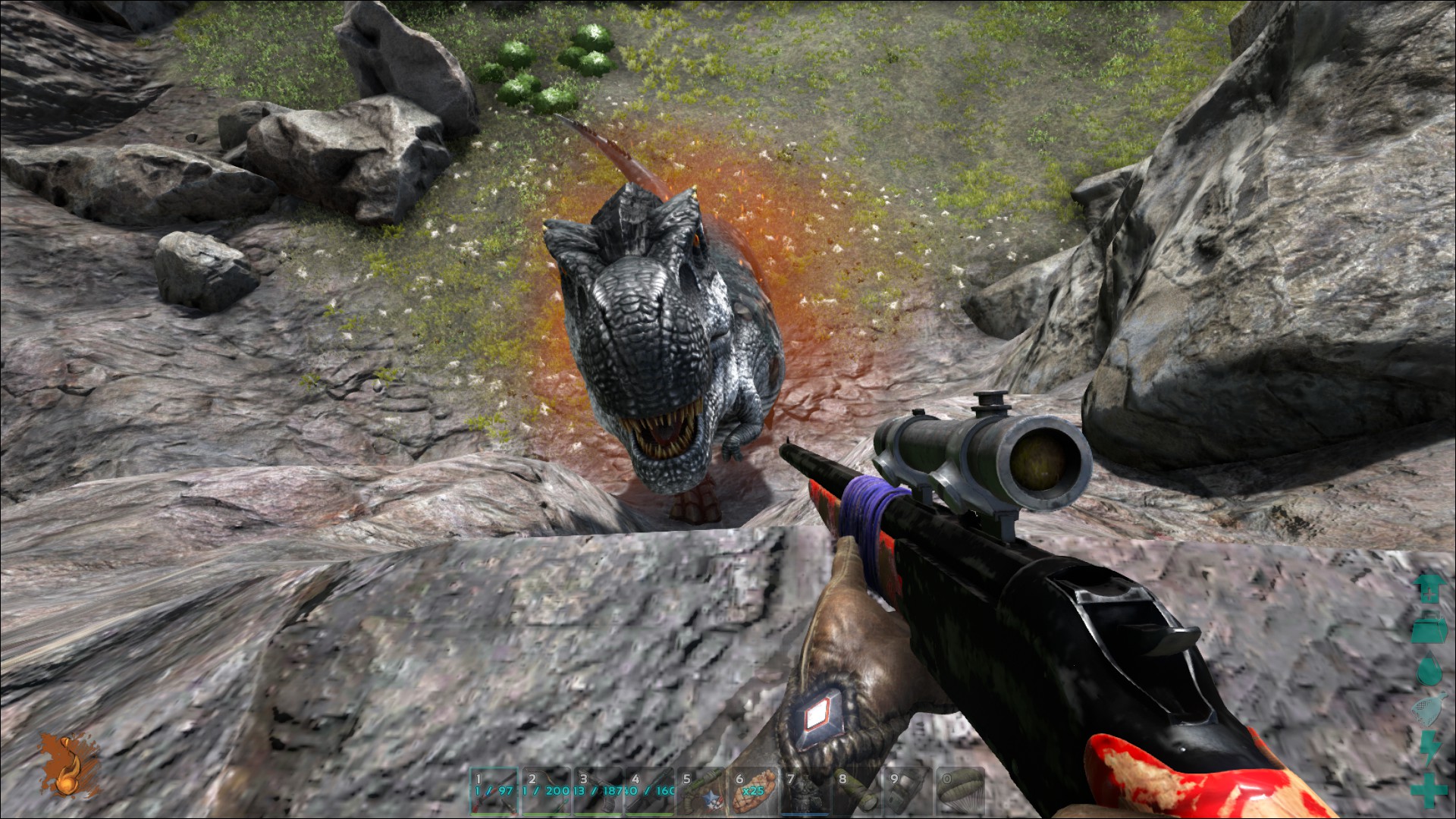1456x819 pixels.
Task: Select the scoped rifle in hotbar slot 1
Action: 494,791
